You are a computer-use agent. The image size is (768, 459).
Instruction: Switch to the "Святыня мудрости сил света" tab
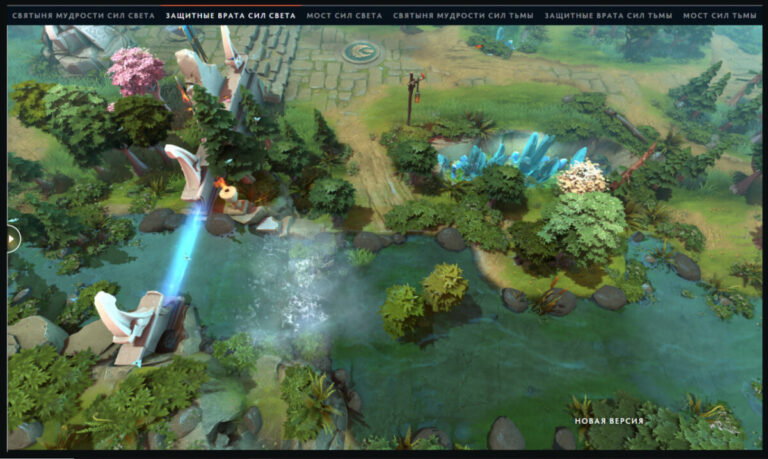pyautogui.click(x=82, y=16)
